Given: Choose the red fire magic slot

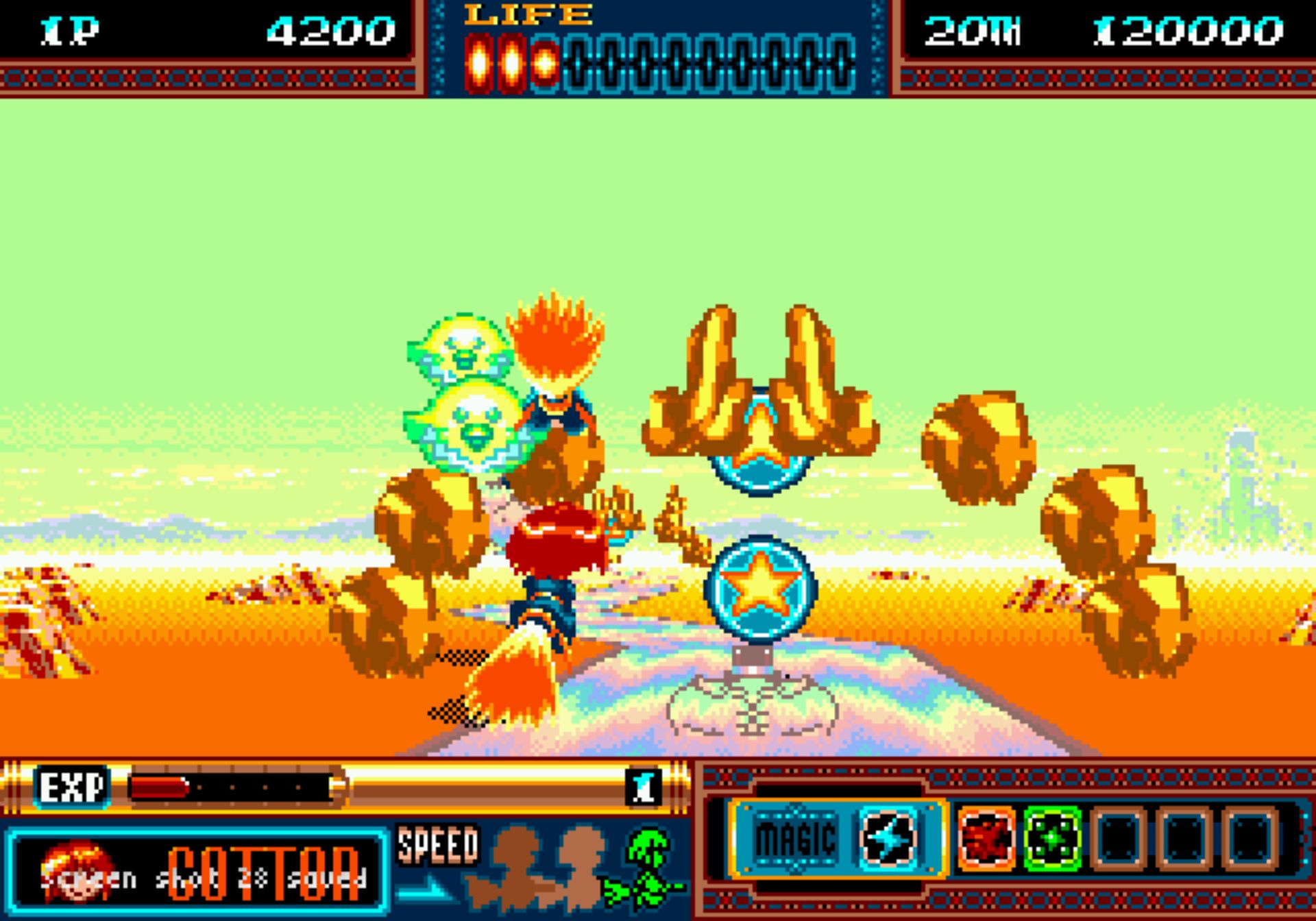Looking at the screenshot, I should 986,838.
